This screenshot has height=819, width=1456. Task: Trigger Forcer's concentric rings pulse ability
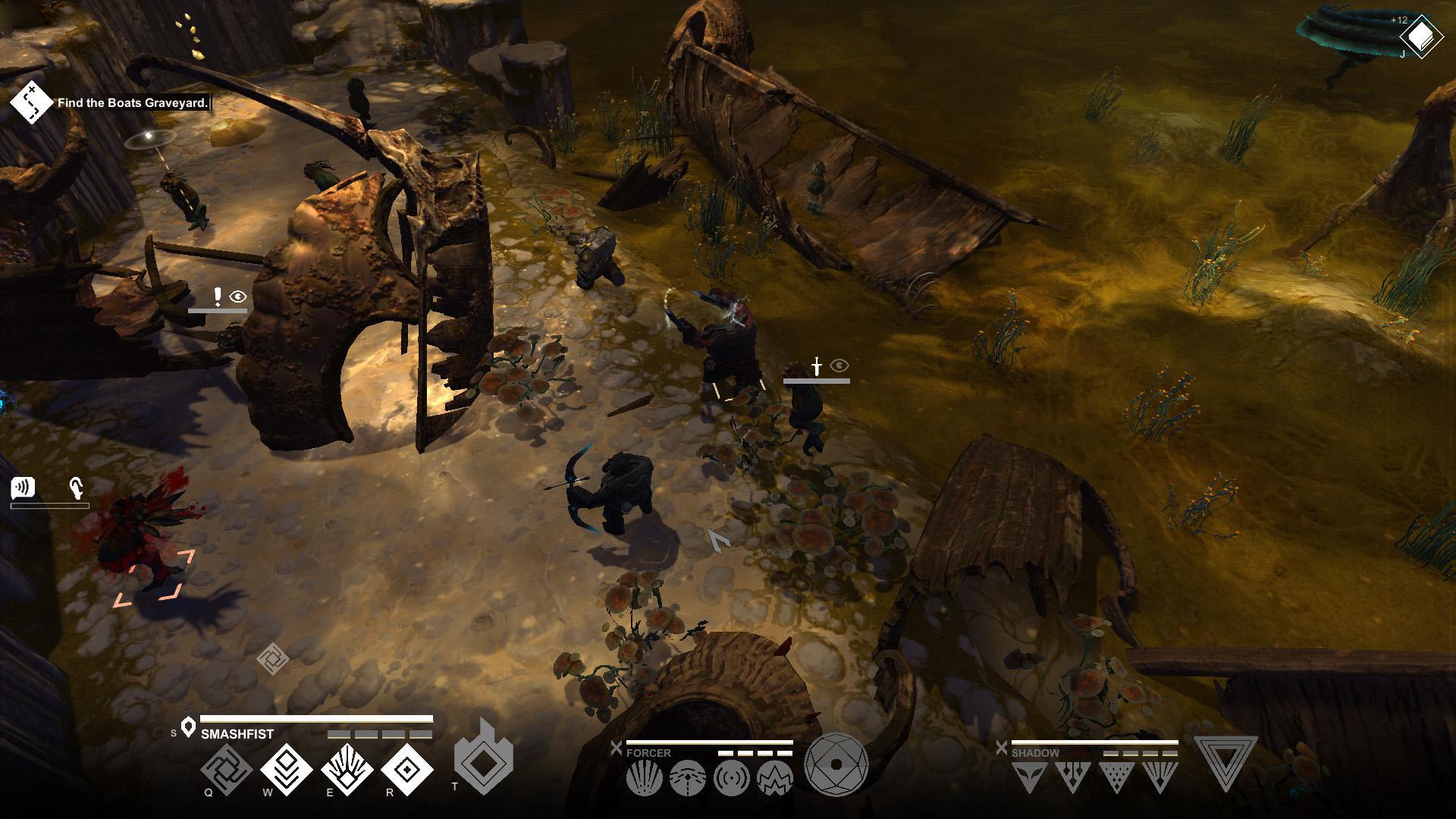click(731, 779)
